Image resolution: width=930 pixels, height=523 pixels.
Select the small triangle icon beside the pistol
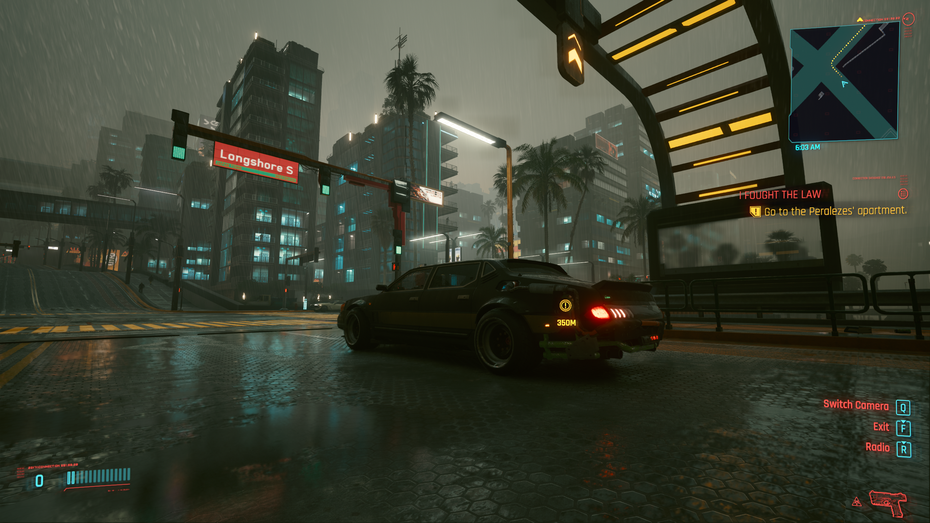click(857, 502)
